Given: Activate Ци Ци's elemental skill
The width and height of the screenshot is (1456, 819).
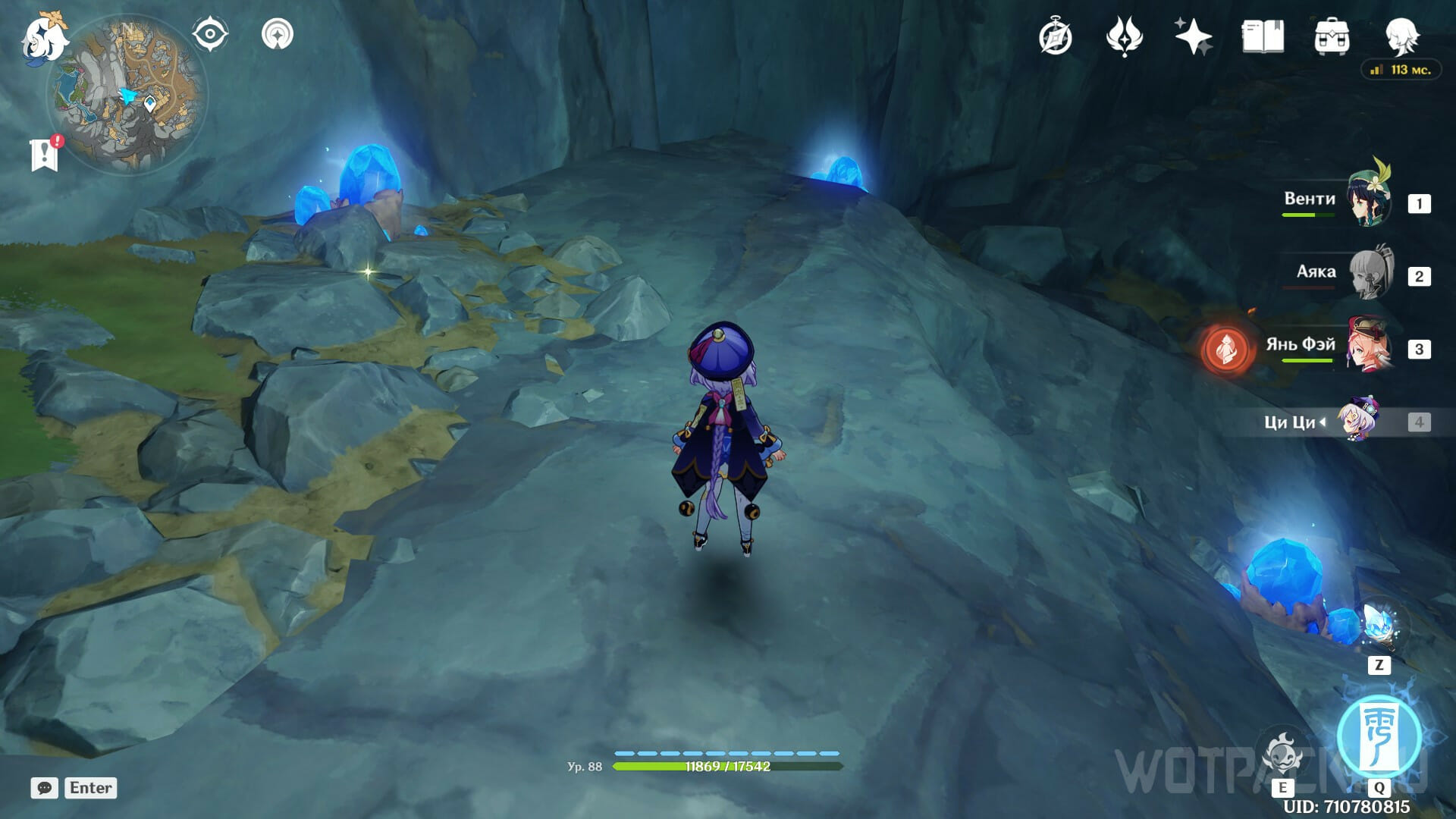Looking at the screenshot, I should (1283, 755).
